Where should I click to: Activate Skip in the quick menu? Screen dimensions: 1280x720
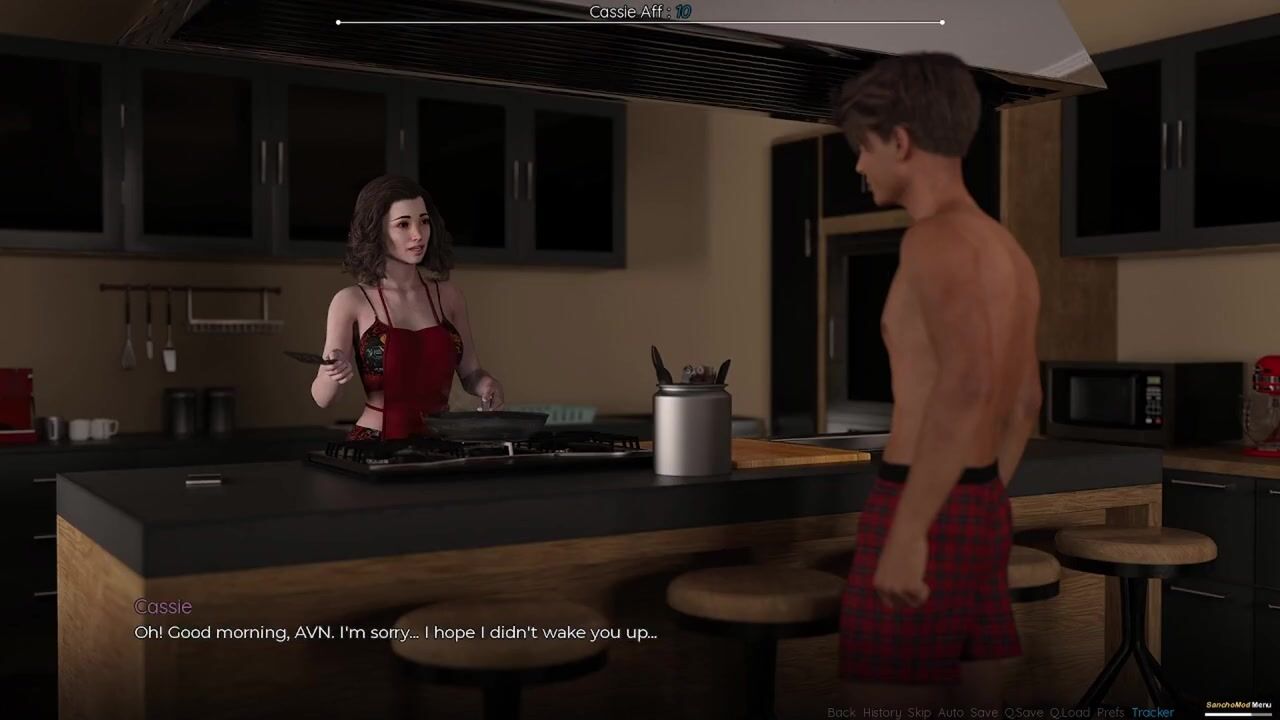[x=918, y=712]
